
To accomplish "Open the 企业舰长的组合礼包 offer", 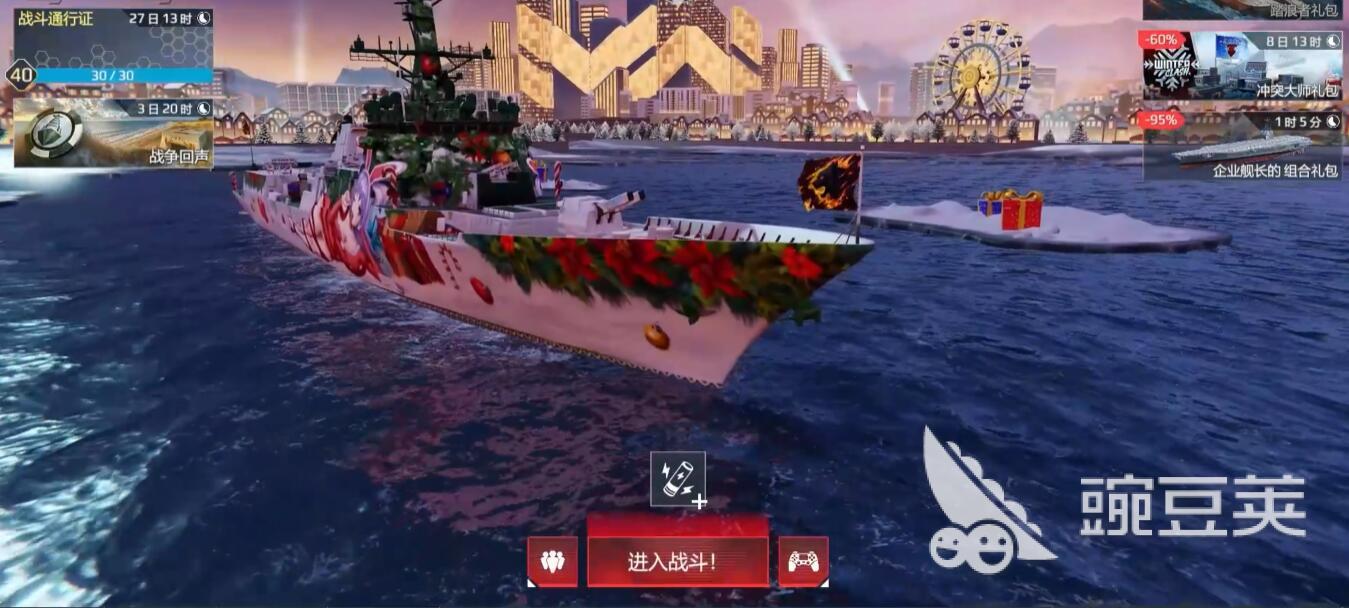I will (x=1242, y=147).
